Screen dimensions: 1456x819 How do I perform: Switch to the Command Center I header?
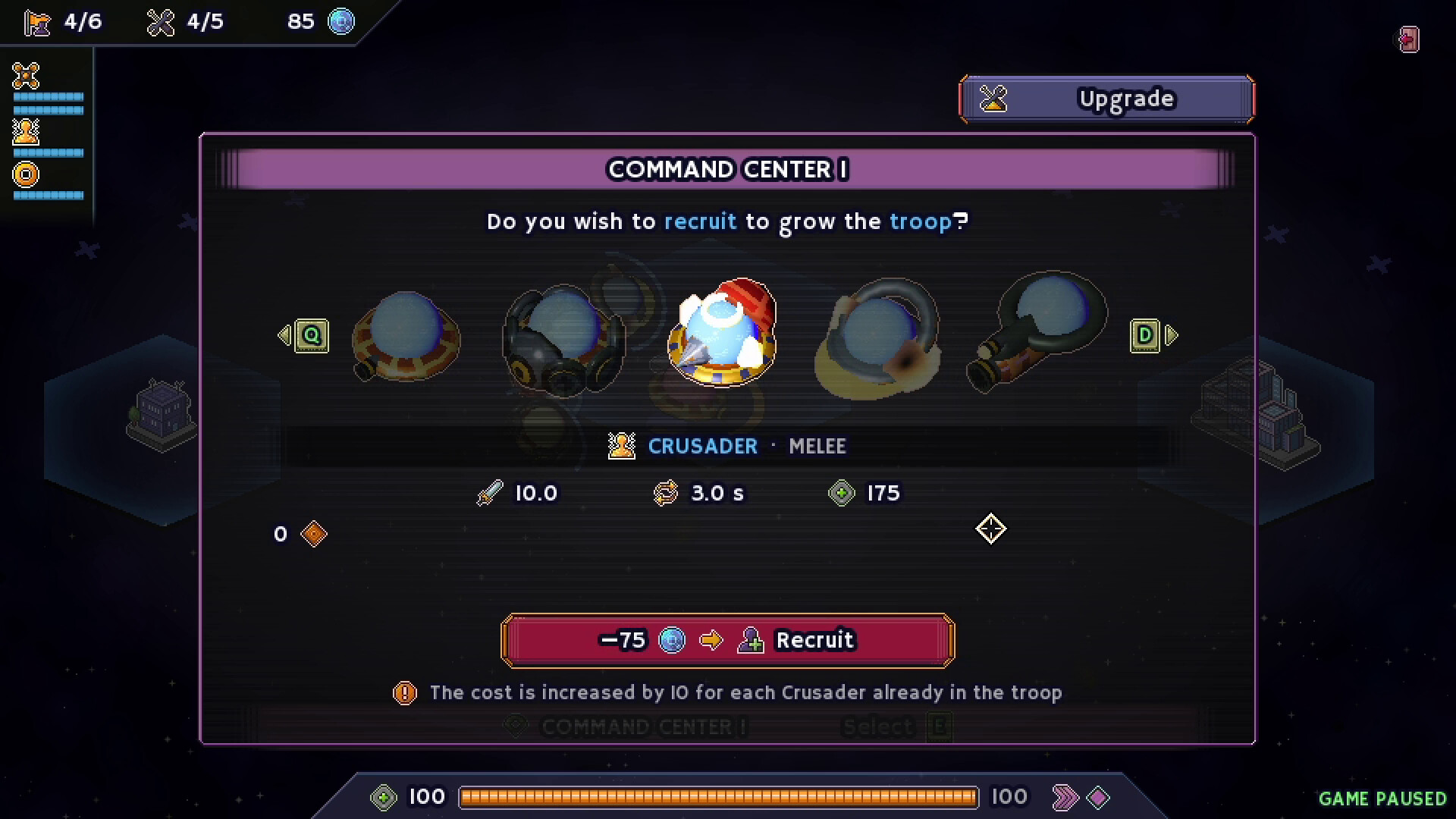pos(728,169)
